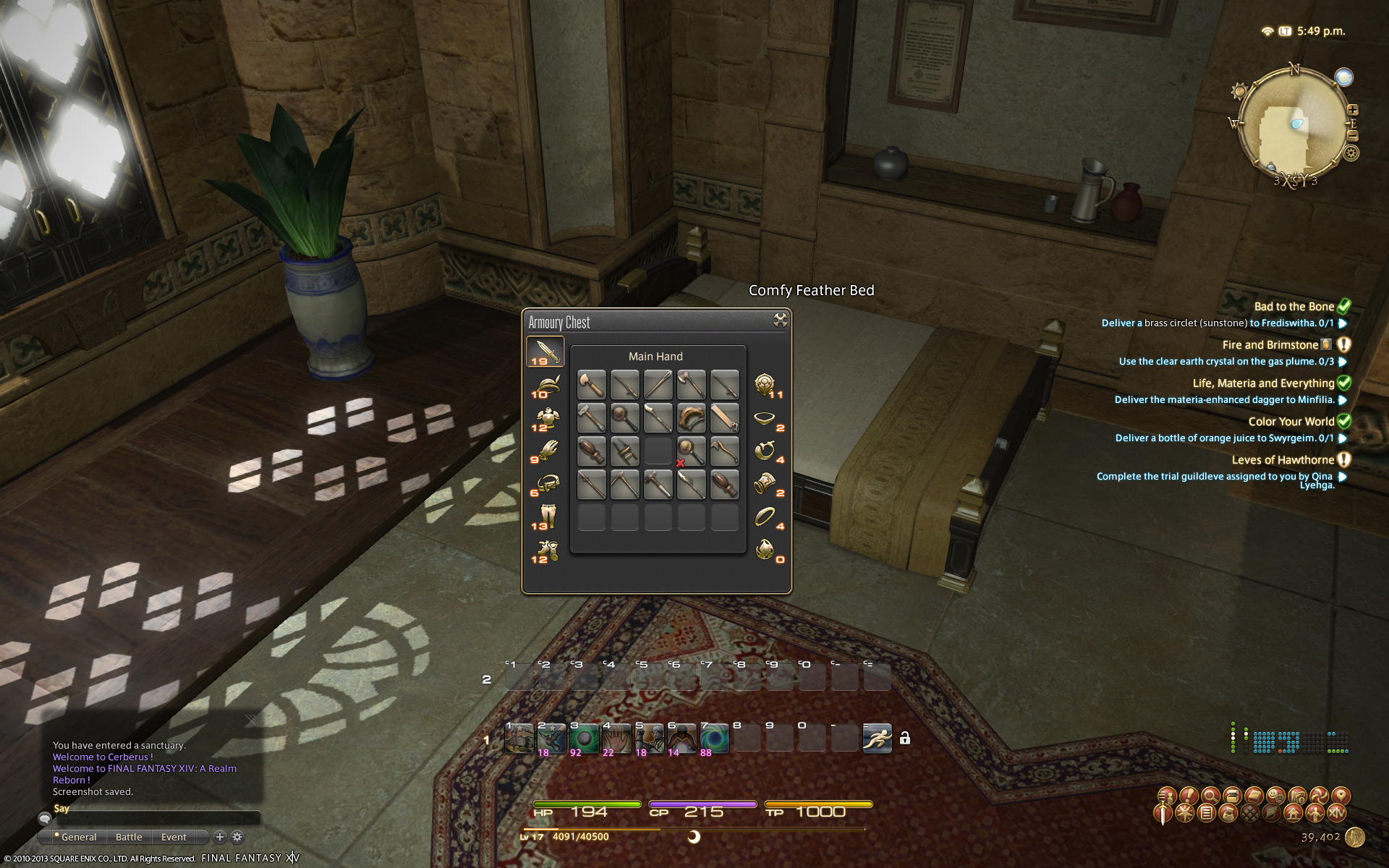The height and width of the screenshot is (868, 1389).
Task: Open the Event chat tab
Action: pyautogui.click(x=174, y=837)
